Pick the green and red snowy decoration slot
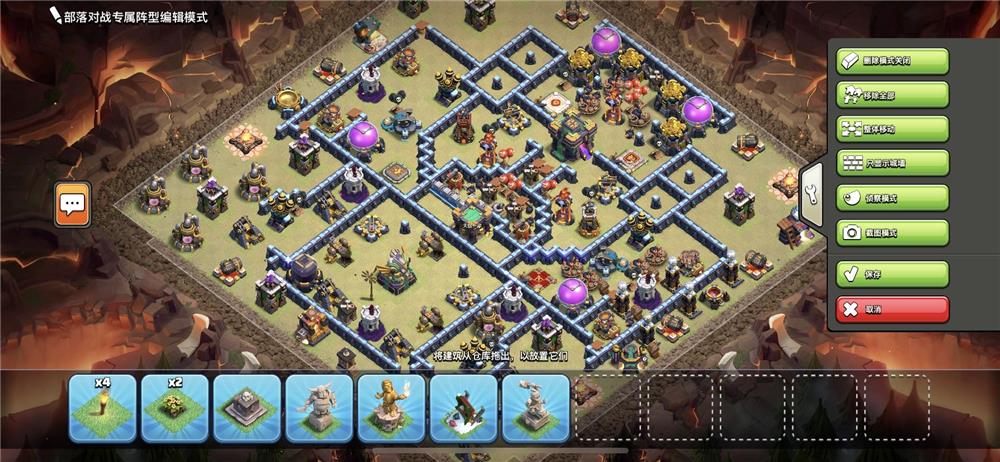 (x=464, y=408)
